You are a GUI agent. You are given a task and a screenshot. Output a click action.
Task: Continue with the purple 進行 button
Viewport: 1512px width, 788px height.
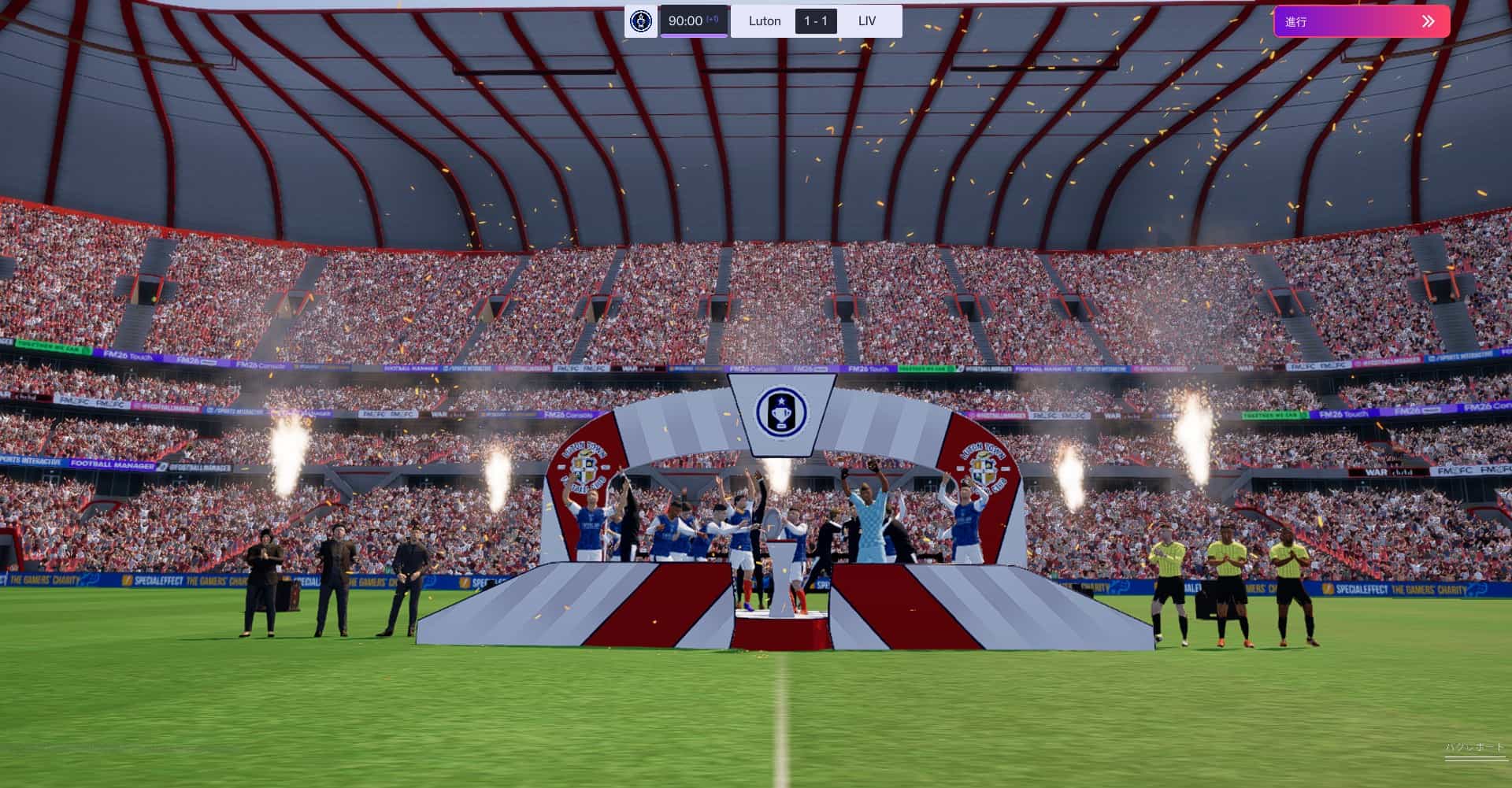[x=1361, y=21]
